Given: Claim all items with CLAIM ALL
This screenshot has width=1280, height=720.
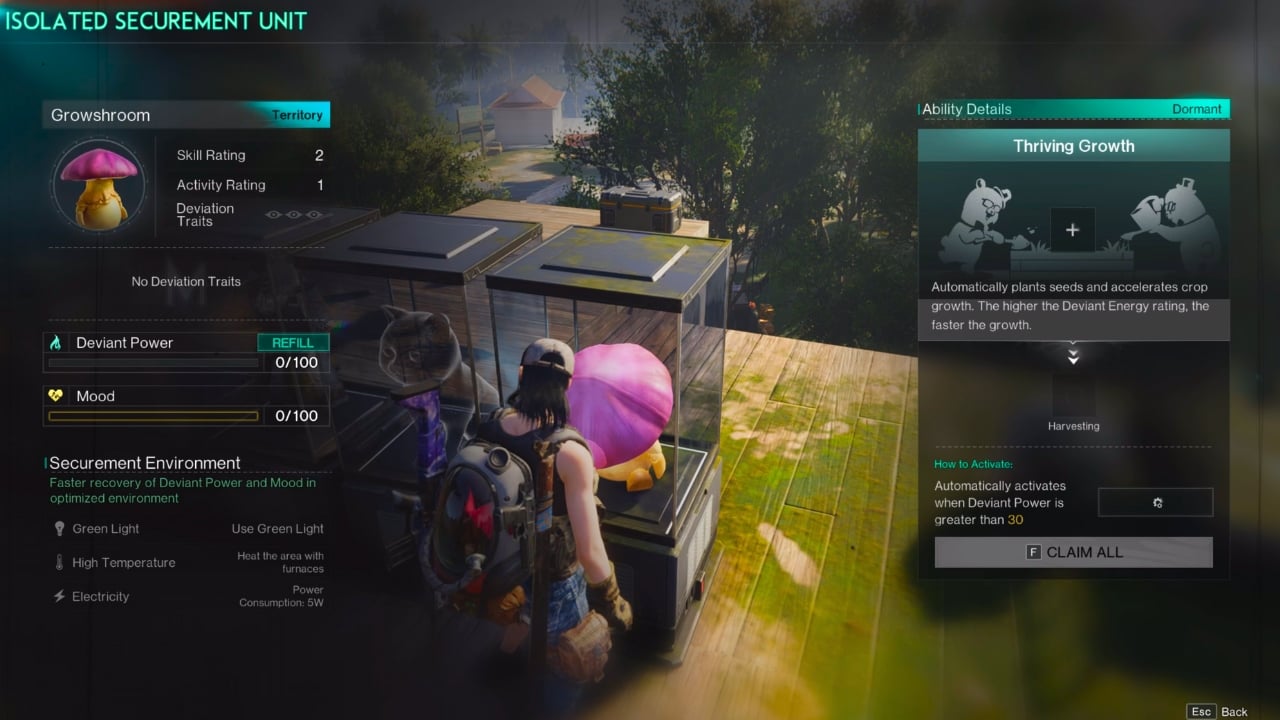Looking at the screenshot, I should click(x=1073, y=552).
